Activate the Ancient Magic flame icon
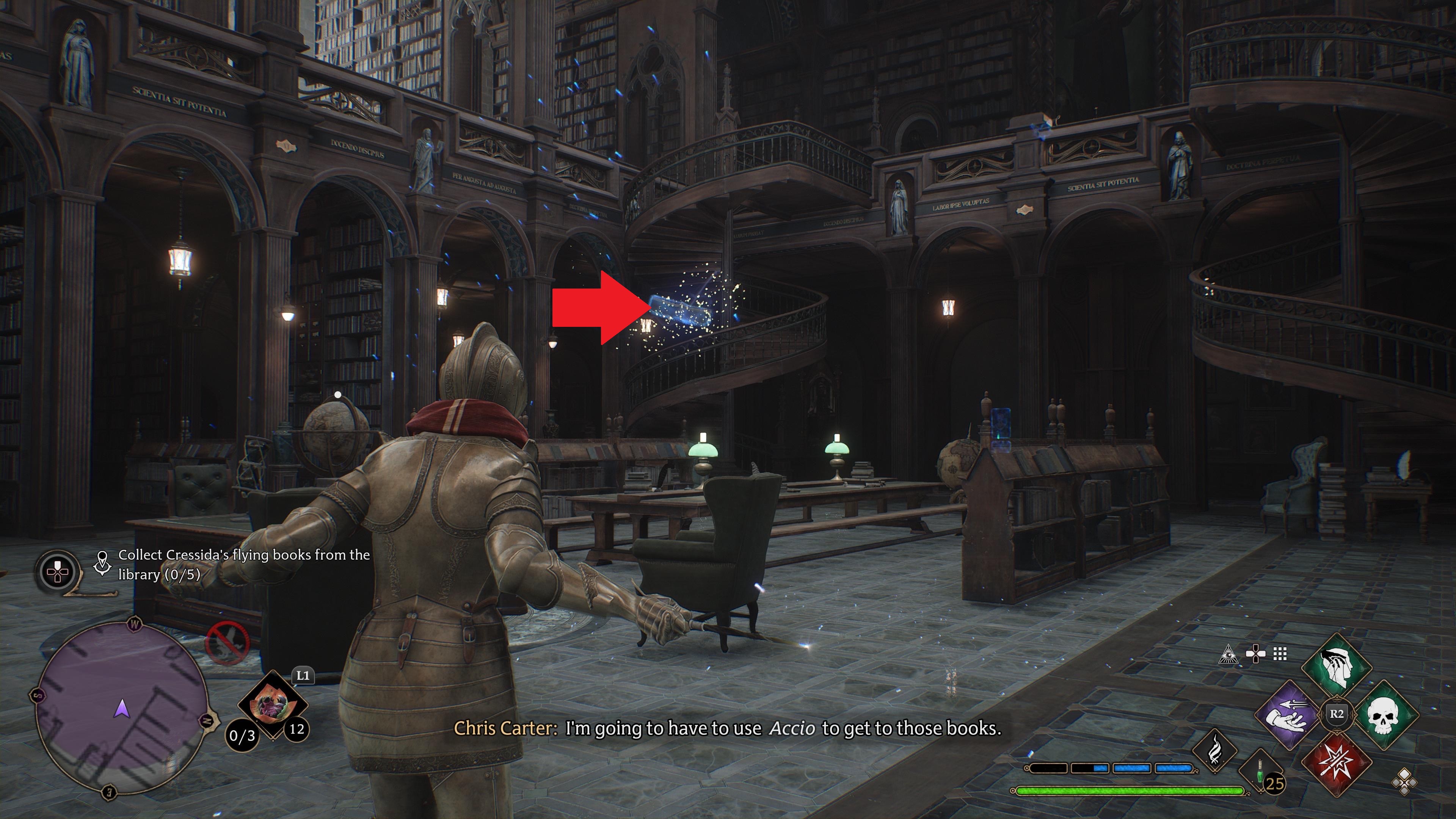Viewport: 1456px width, 819px height. coord(1215,751)
